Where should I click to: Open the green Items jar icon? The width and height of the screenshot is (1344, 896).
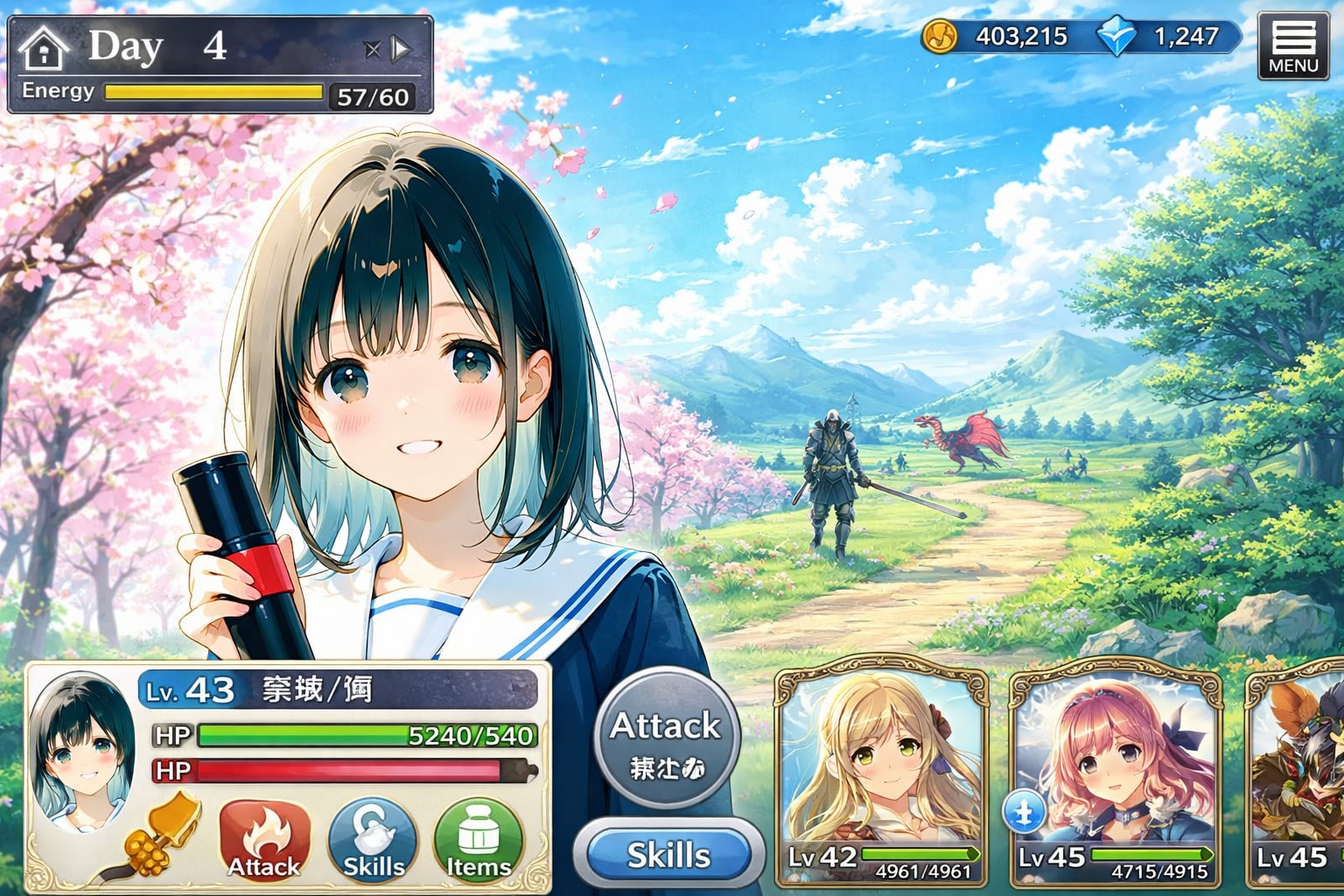pyautogui.click(x=478, y=839)
